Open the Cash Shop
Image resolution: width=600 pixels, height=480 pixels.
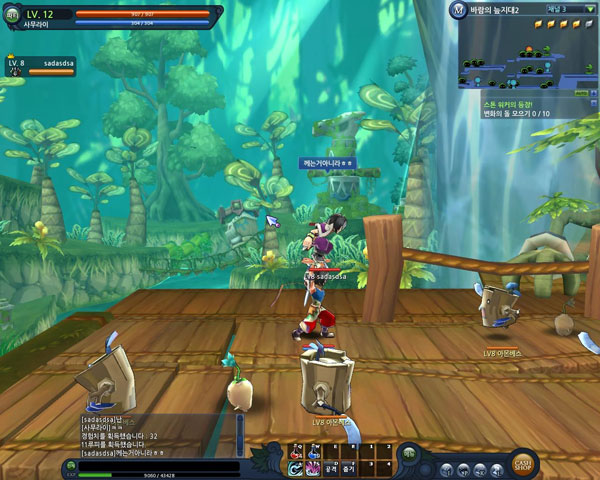click(x=522, y=464)
